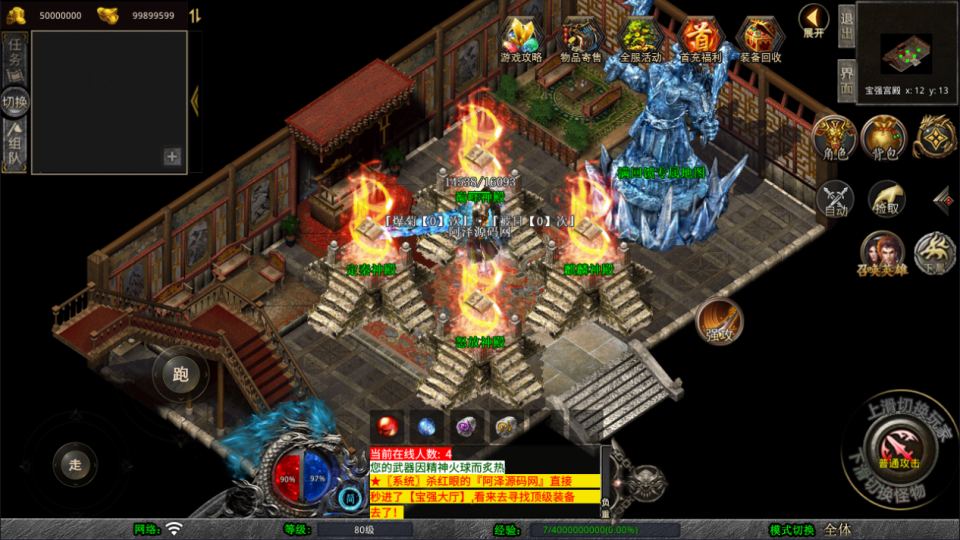960x540 pixels.
Task: Open the 首充福利 first-recharge bonus
Action: click(700, 40)
